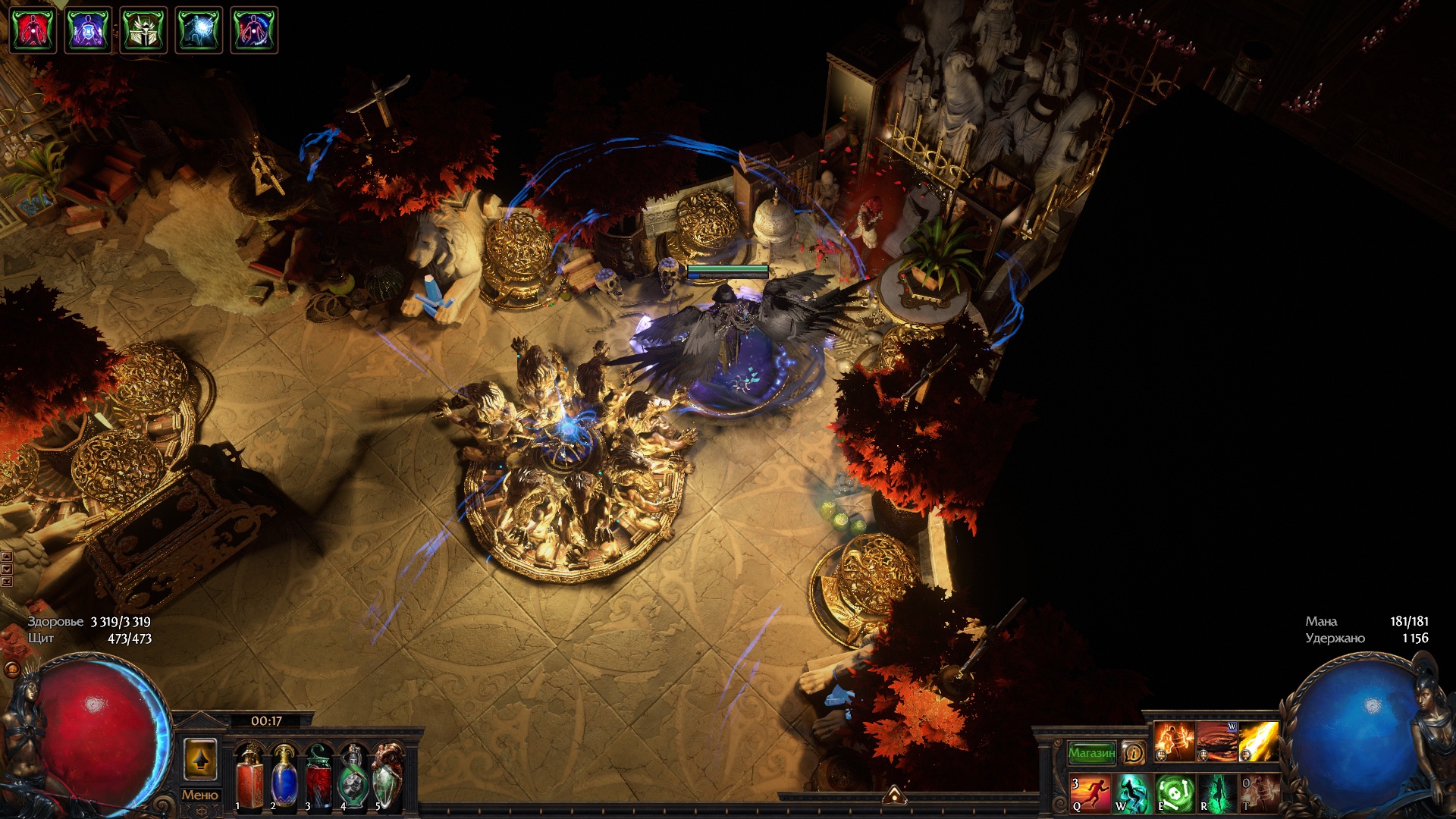
Task: Activate the green glowing figure skill on R
Action: (x=1217, y=793)
